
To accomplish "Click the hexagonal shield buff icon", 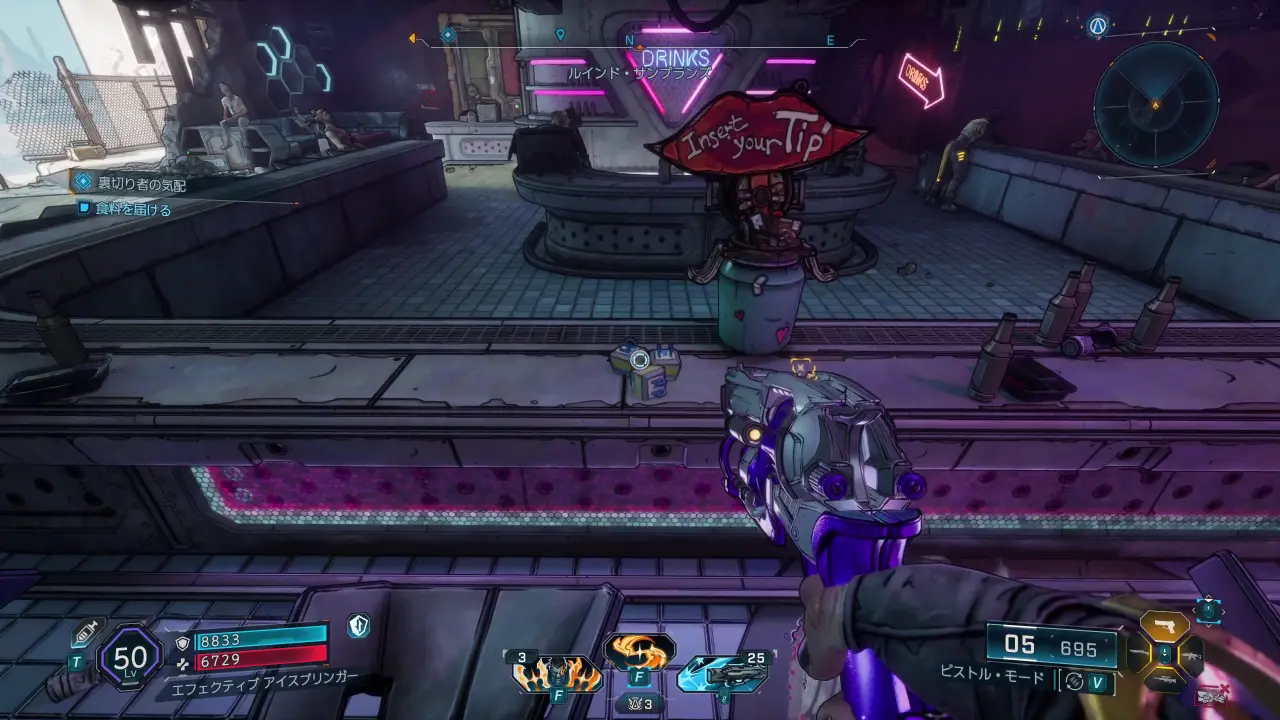I will coord(359,627).
